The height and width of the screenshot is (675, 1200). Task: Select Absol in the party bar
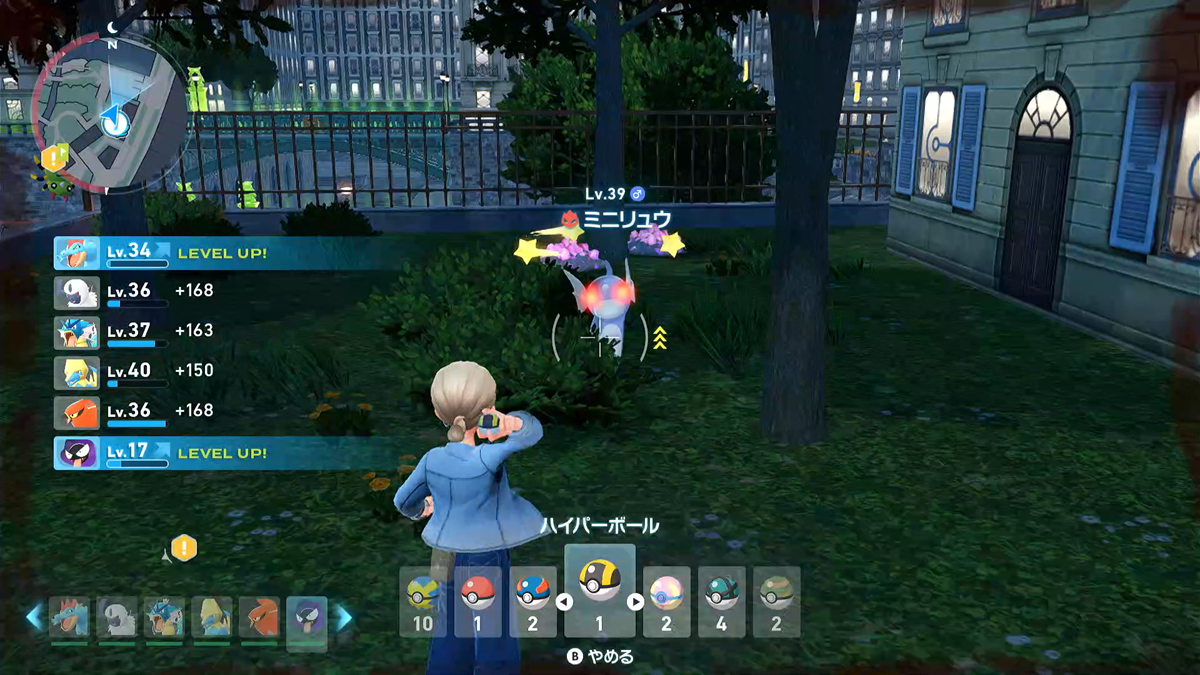(117, 618)
